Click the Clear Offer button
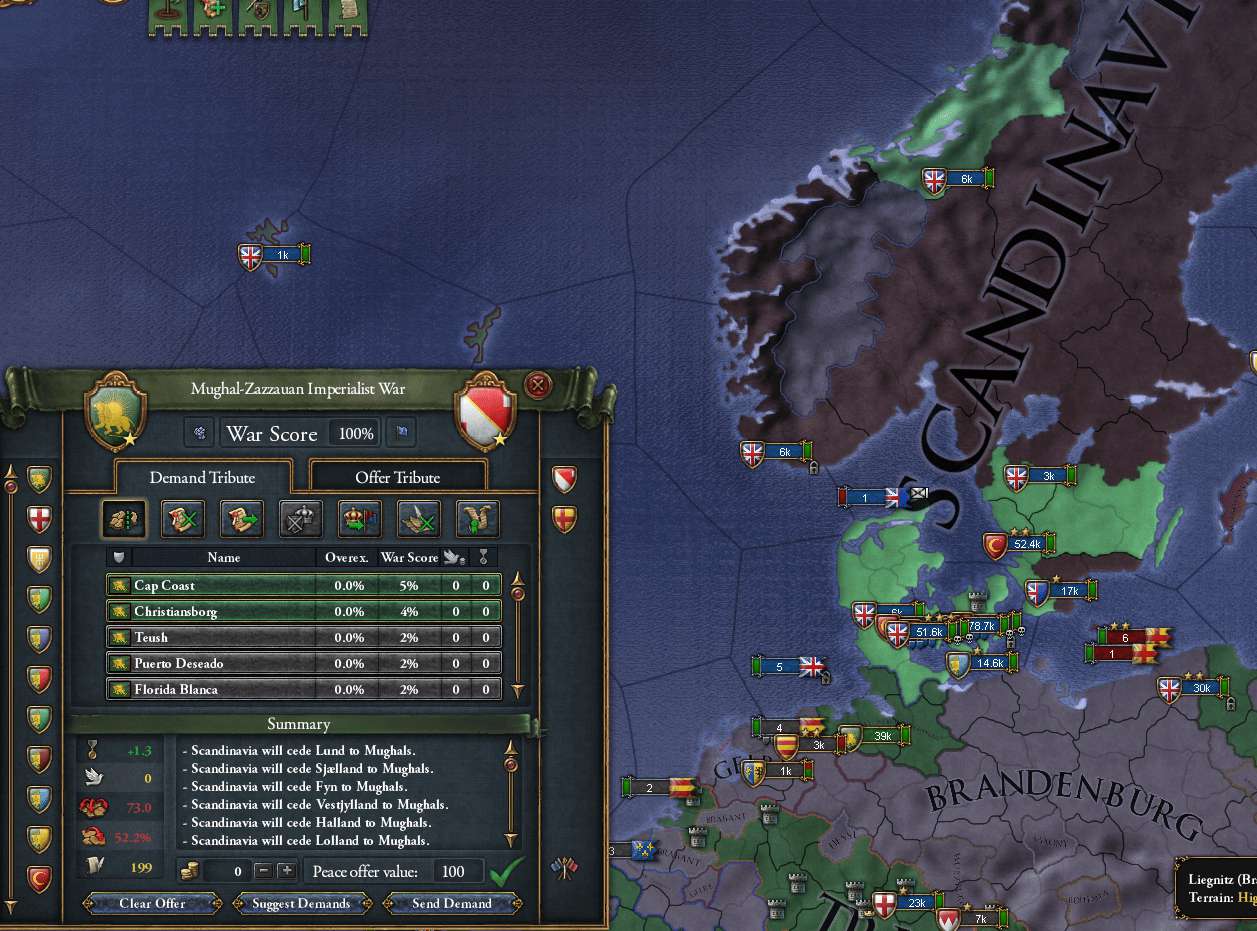 coord(152,903)
